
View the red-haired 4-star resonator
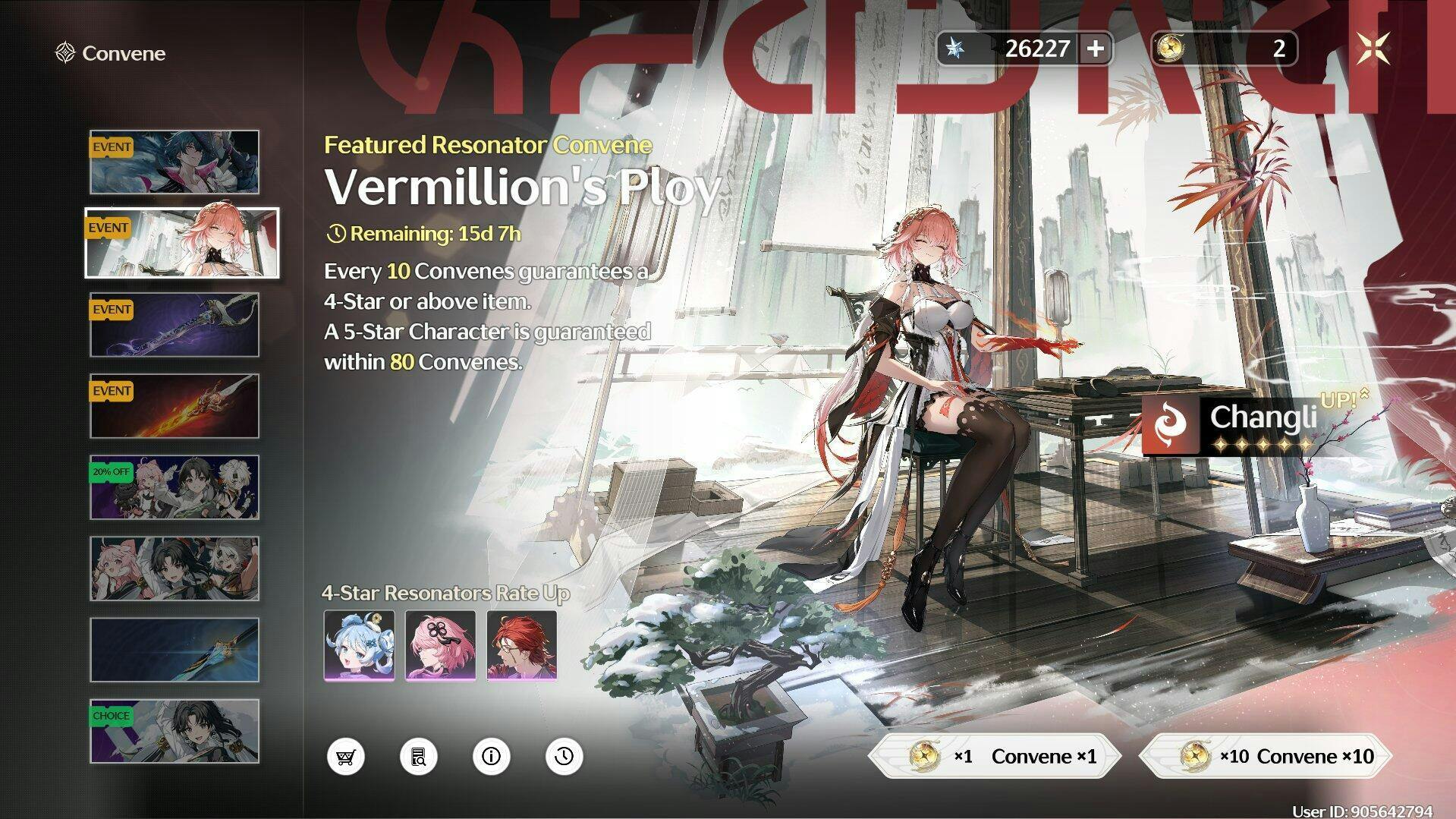click(521, 645)
